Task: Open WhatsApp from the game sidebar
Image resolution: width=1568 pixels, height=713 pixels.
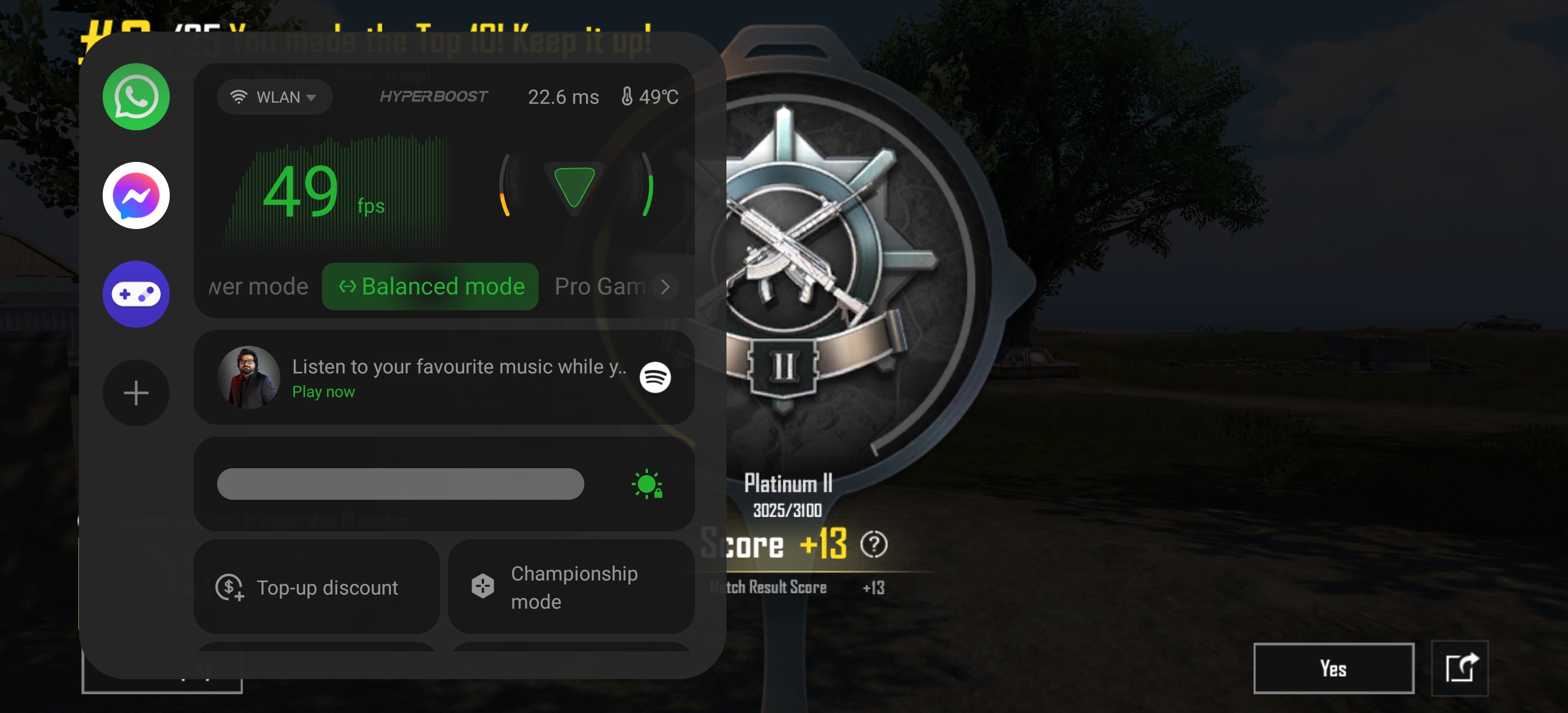Action: pos(136,97)
